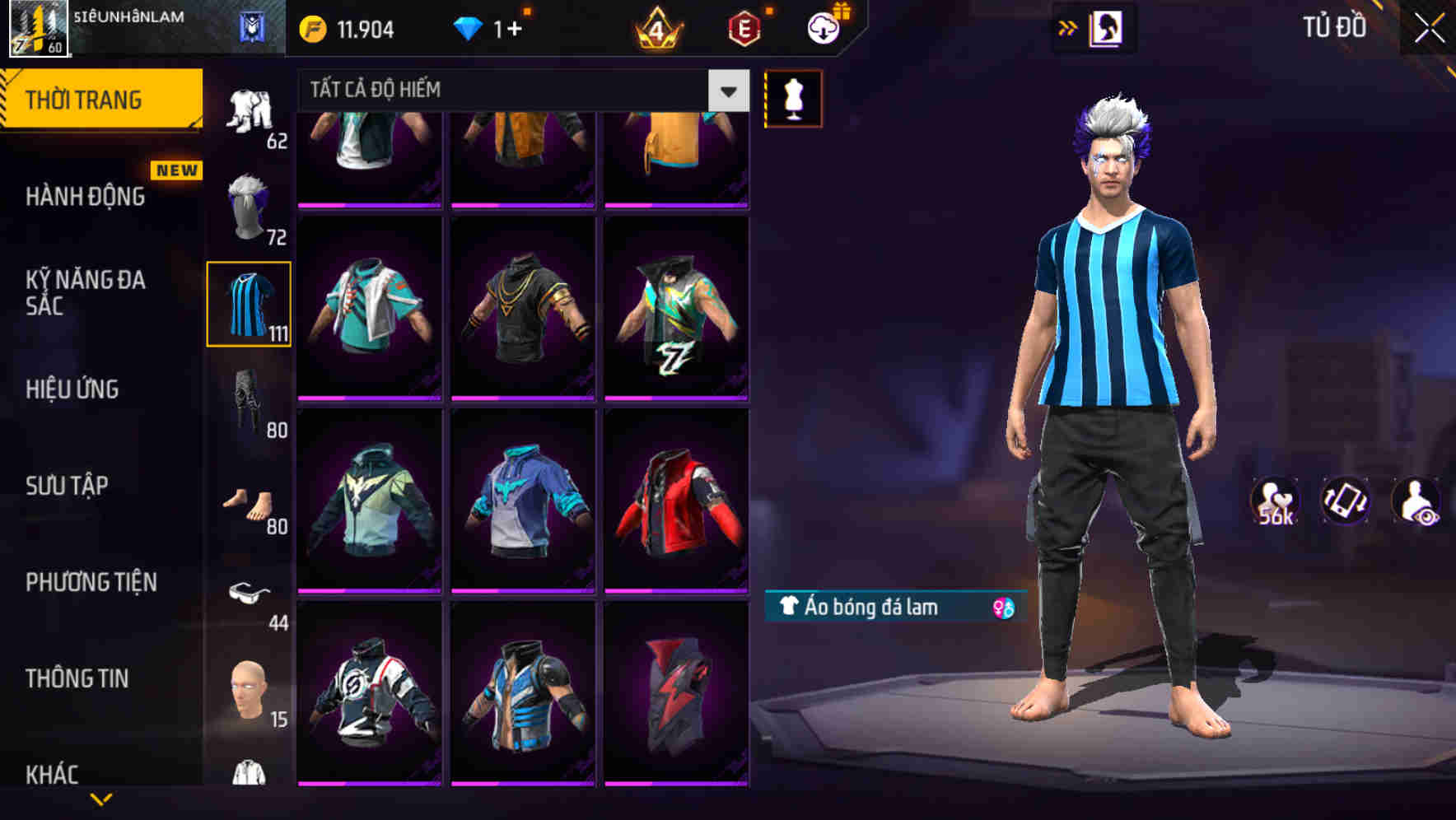1456x820 pixels.
Task: Open the THỜI TRANG menu section
Action: tap(86, 98)
